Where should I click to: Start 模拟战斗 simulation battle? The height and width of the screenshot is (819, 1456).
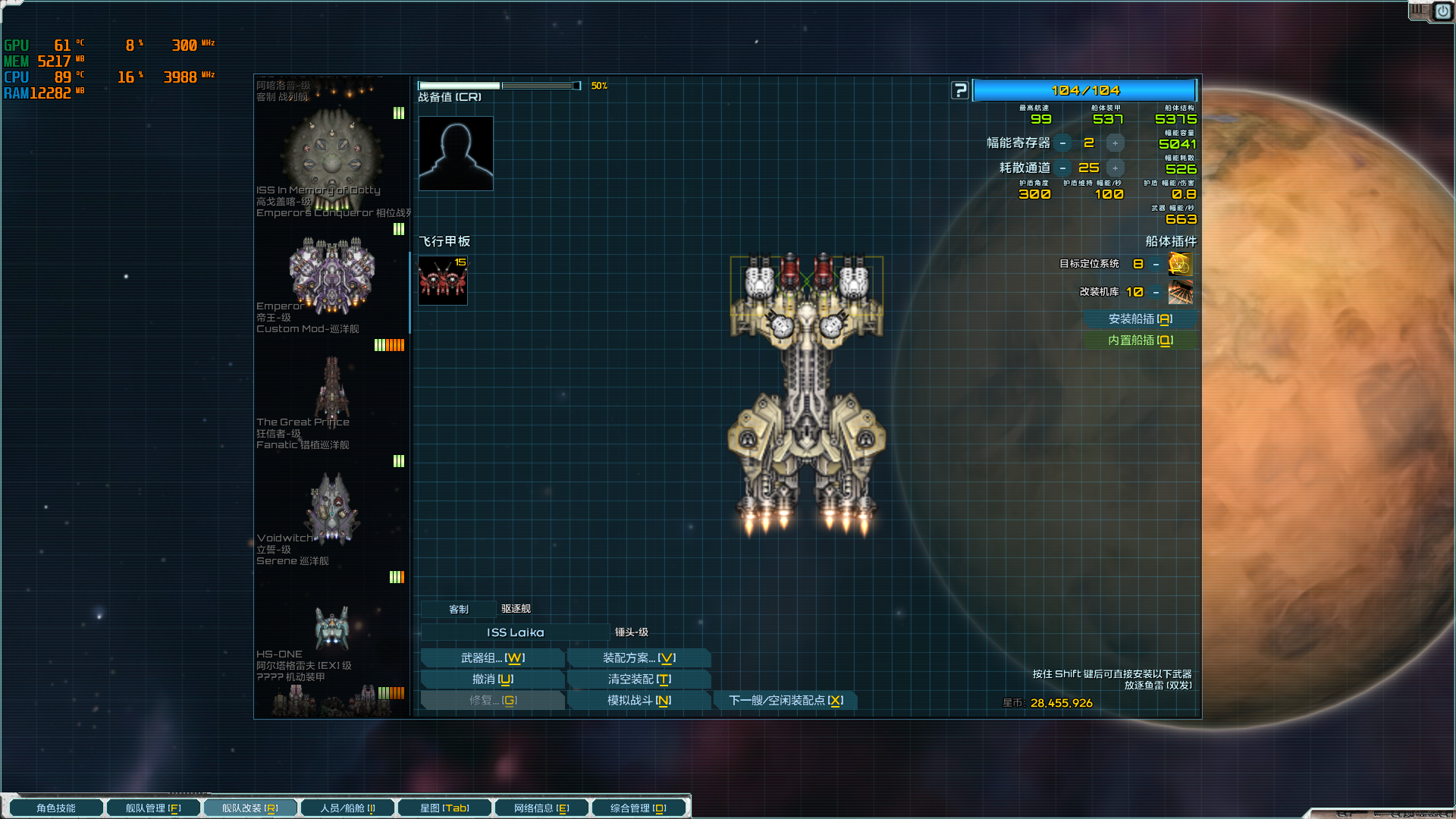(639, 701)
